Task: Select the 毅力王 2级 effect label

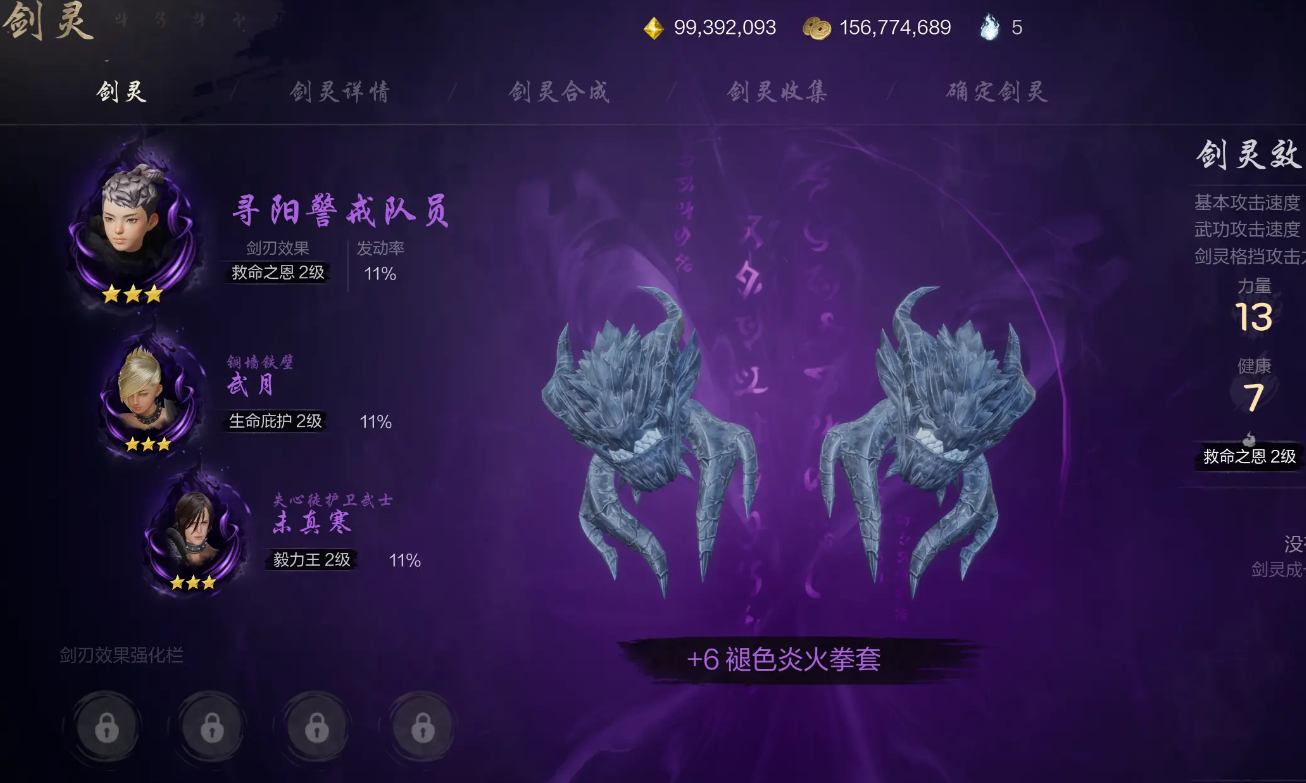Action: tap(312, 560)
